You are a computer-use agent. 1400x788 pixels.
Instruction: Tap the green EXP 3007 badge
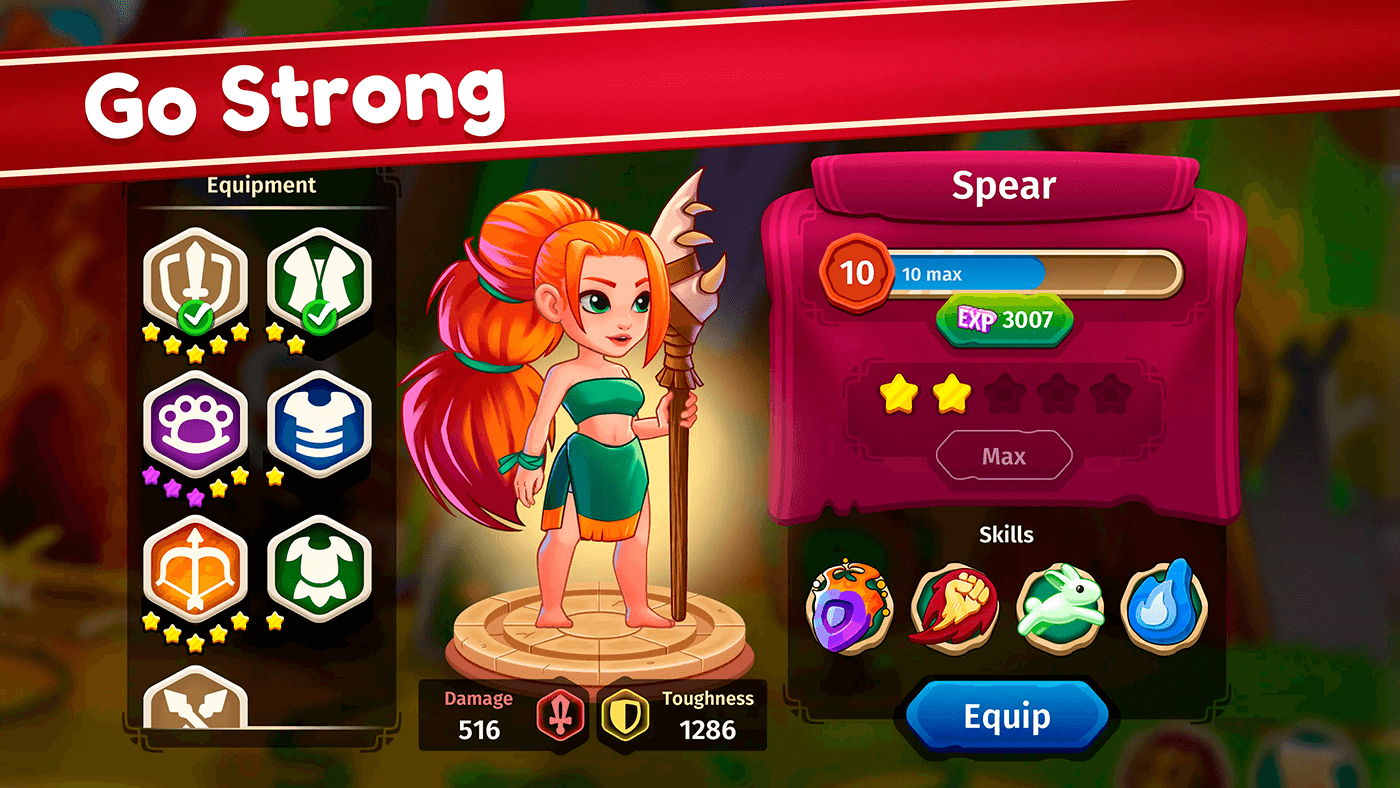[x=1004, y=319]
